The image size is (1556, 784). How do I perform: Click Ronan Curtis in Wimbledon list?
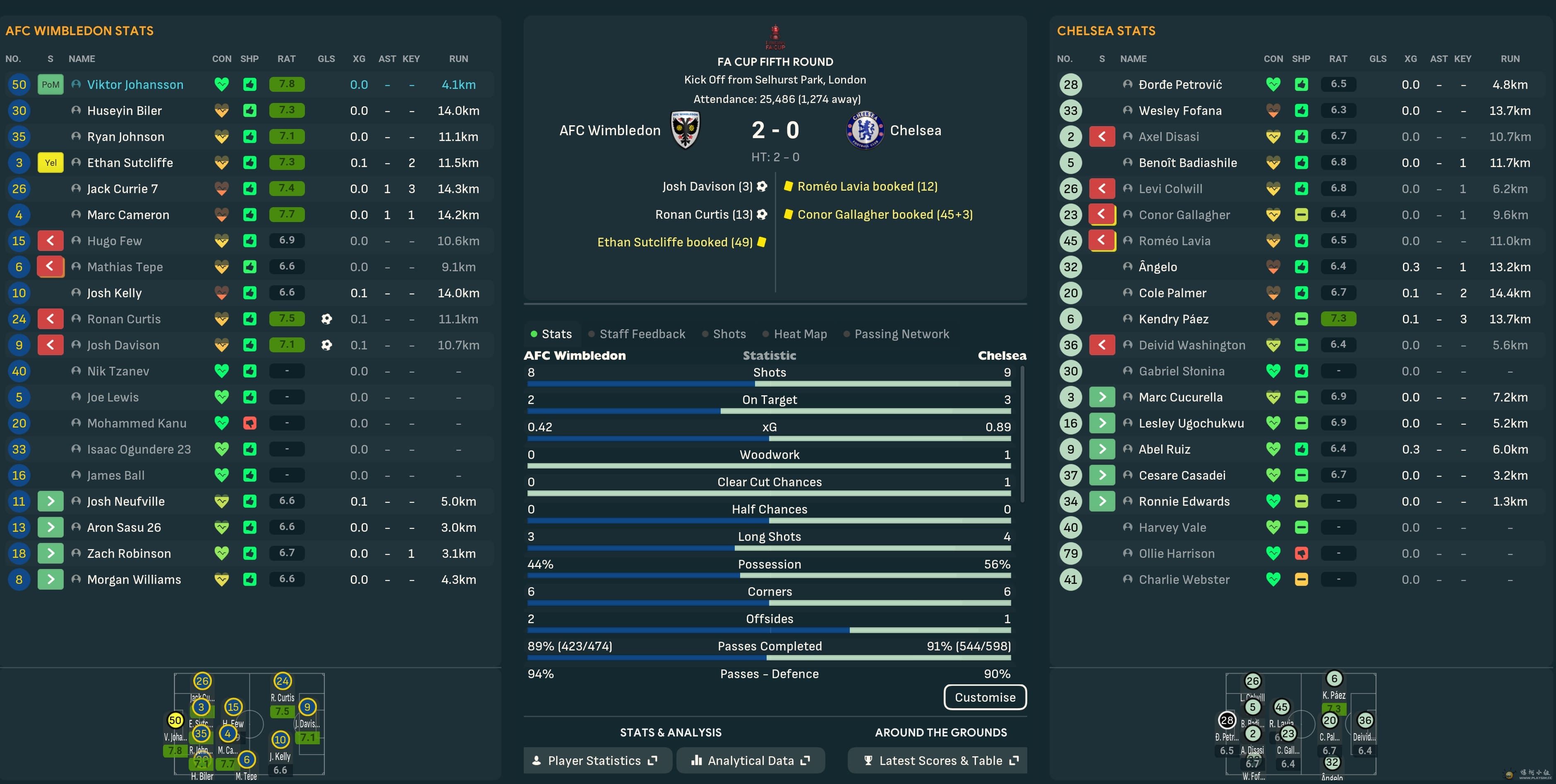[x=124, y=319]
